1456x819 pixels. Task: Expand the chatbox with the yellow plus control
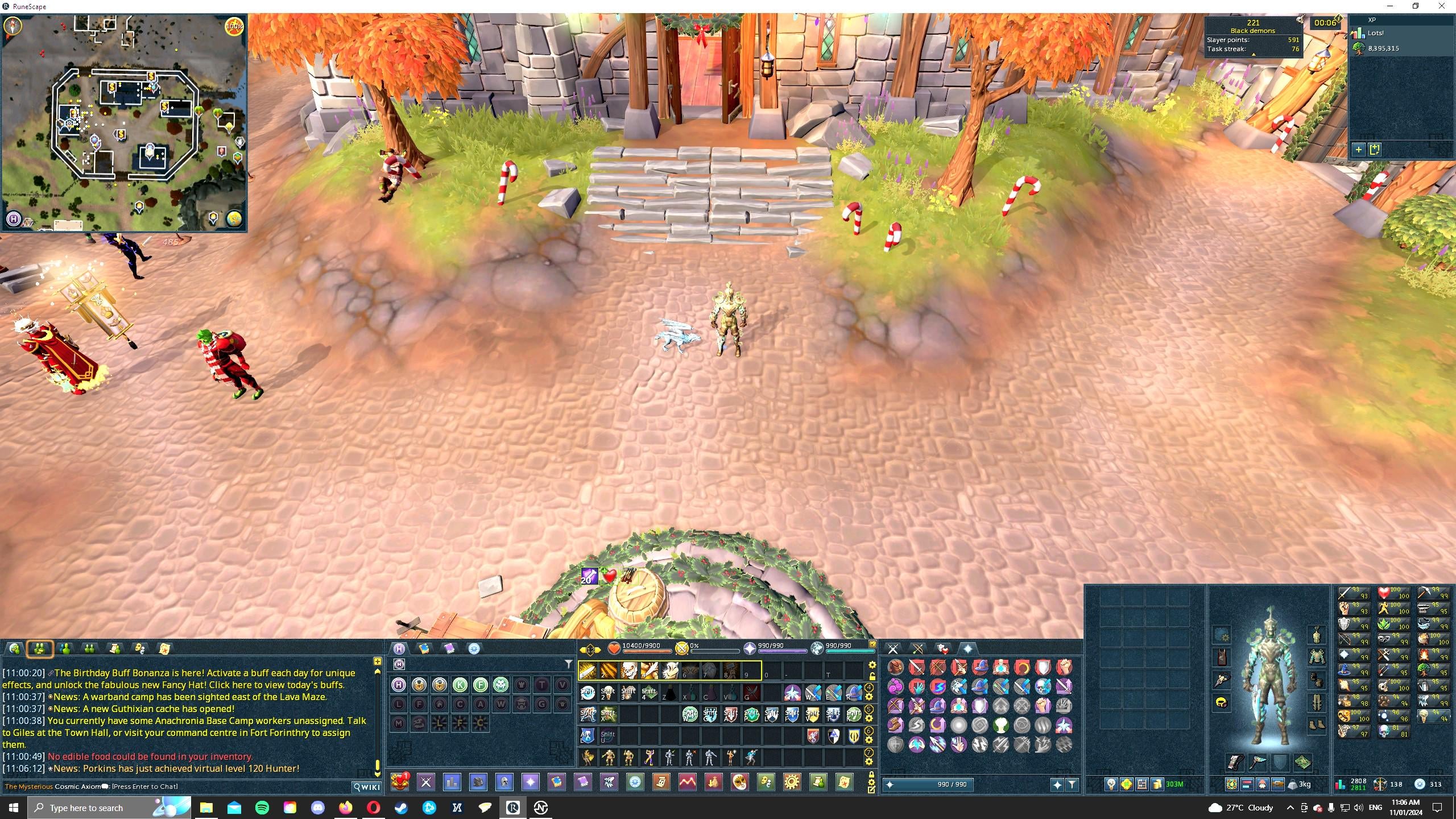(x=377, y=661)
